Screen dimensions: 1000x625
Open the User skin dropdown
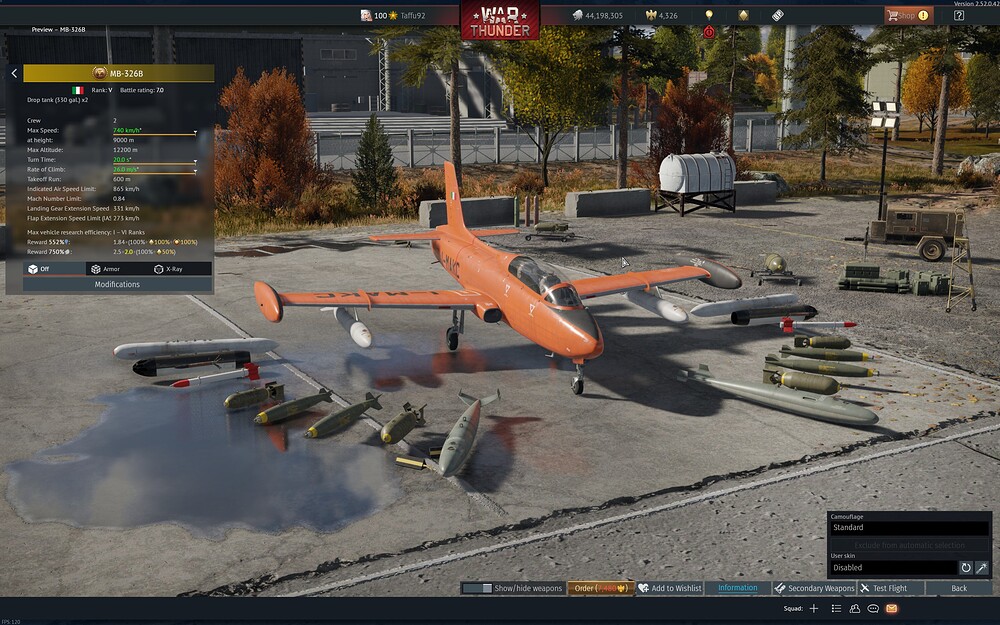pyautogui.click(x=893, y=568)
